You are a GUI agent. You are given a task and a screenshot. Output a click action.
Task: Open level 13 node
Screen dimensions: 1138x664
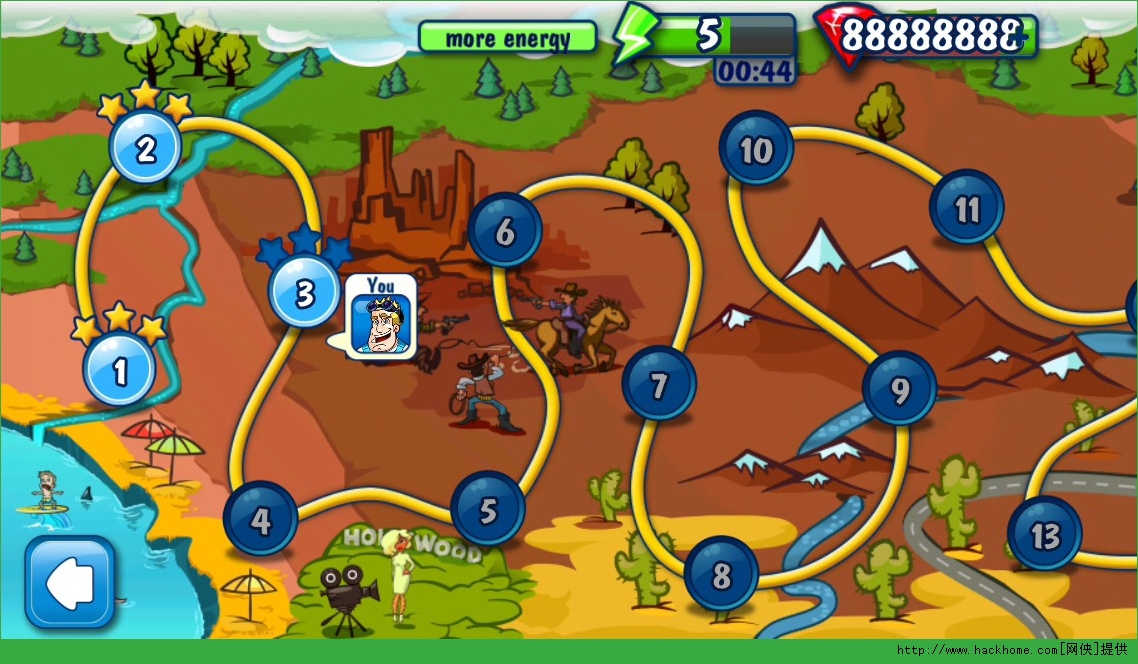click(1044, 534)
